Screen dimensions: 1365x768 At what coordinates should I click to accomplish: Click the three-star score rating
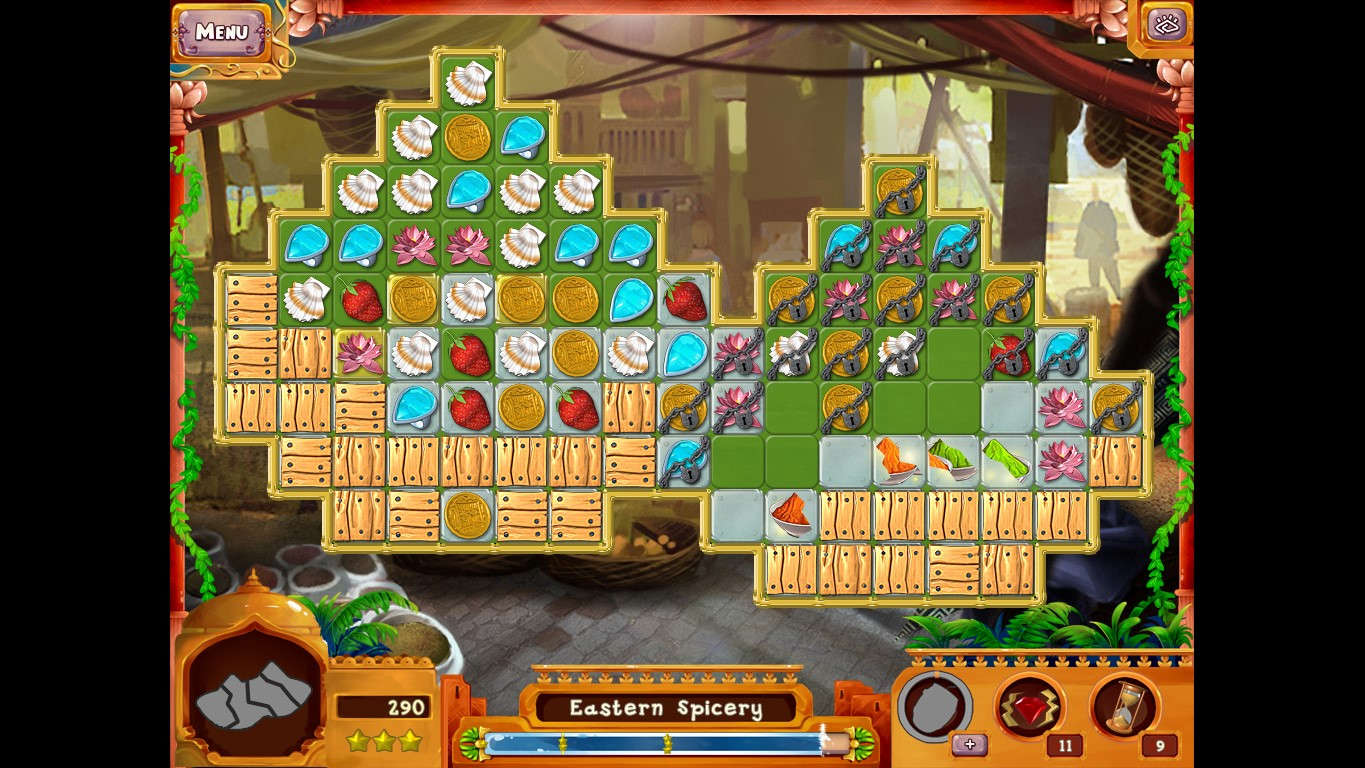[385, 741]
